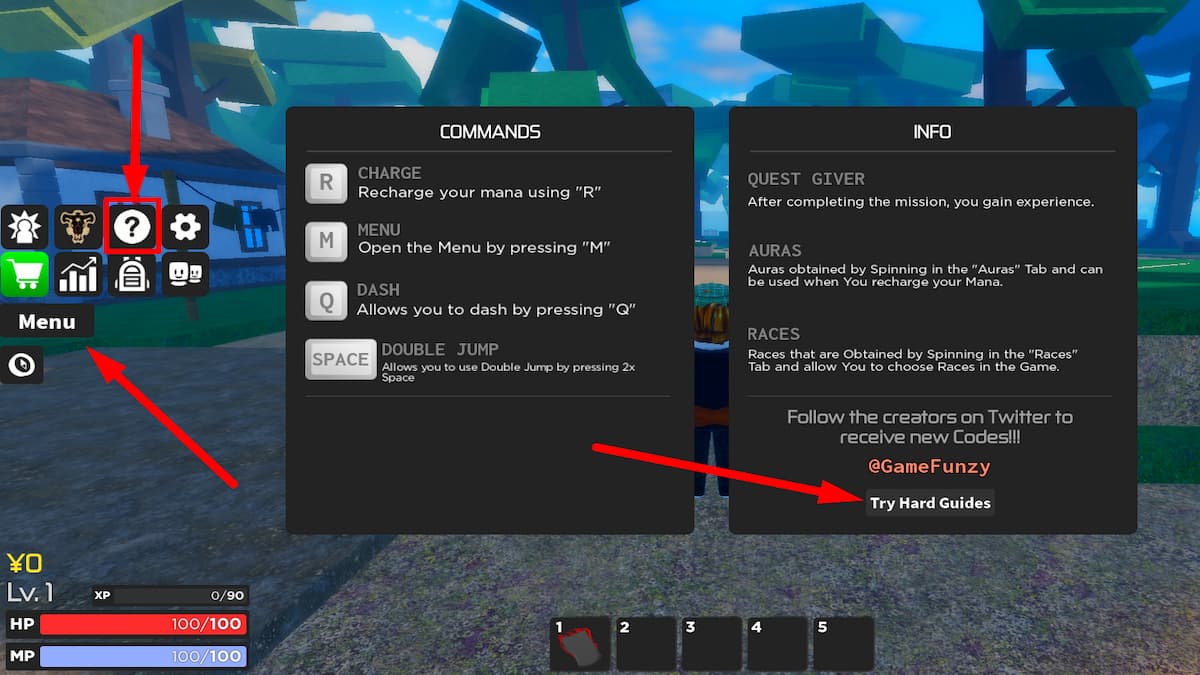Screen dimensions: 1200x675
Task: Click the black bull emblem icon
Action: 78,227
